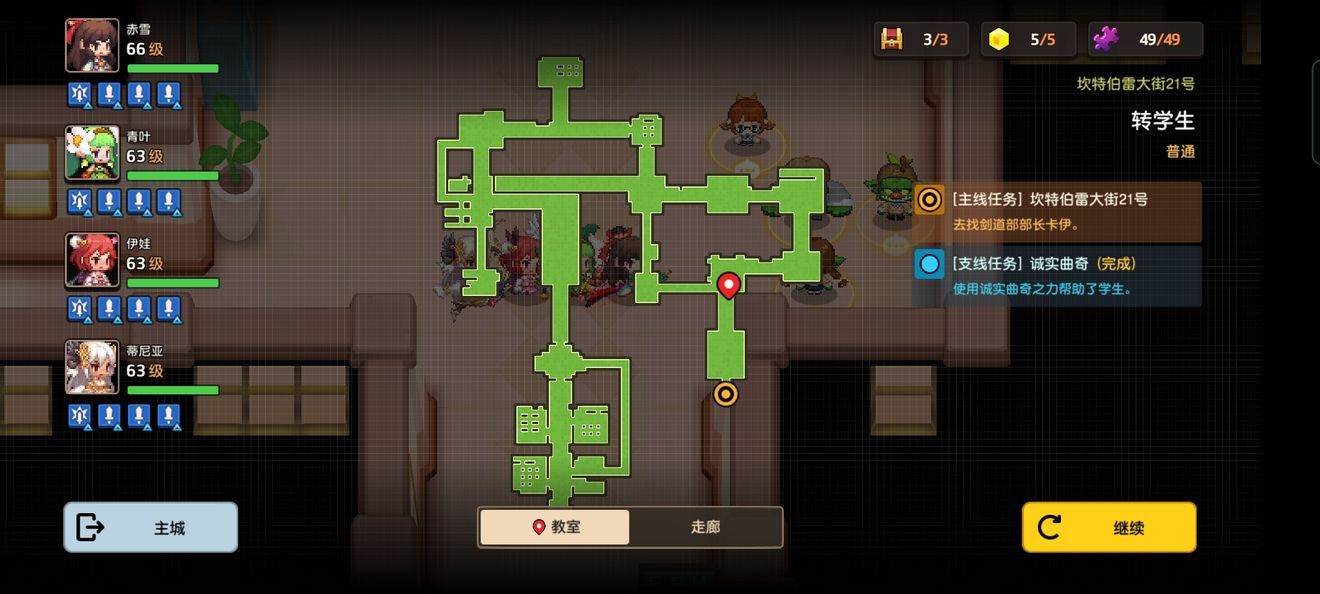Viewport: 1320px width, 594px height.
Task: Click the yellow cube collectible counter
Action: click(998, 39)
